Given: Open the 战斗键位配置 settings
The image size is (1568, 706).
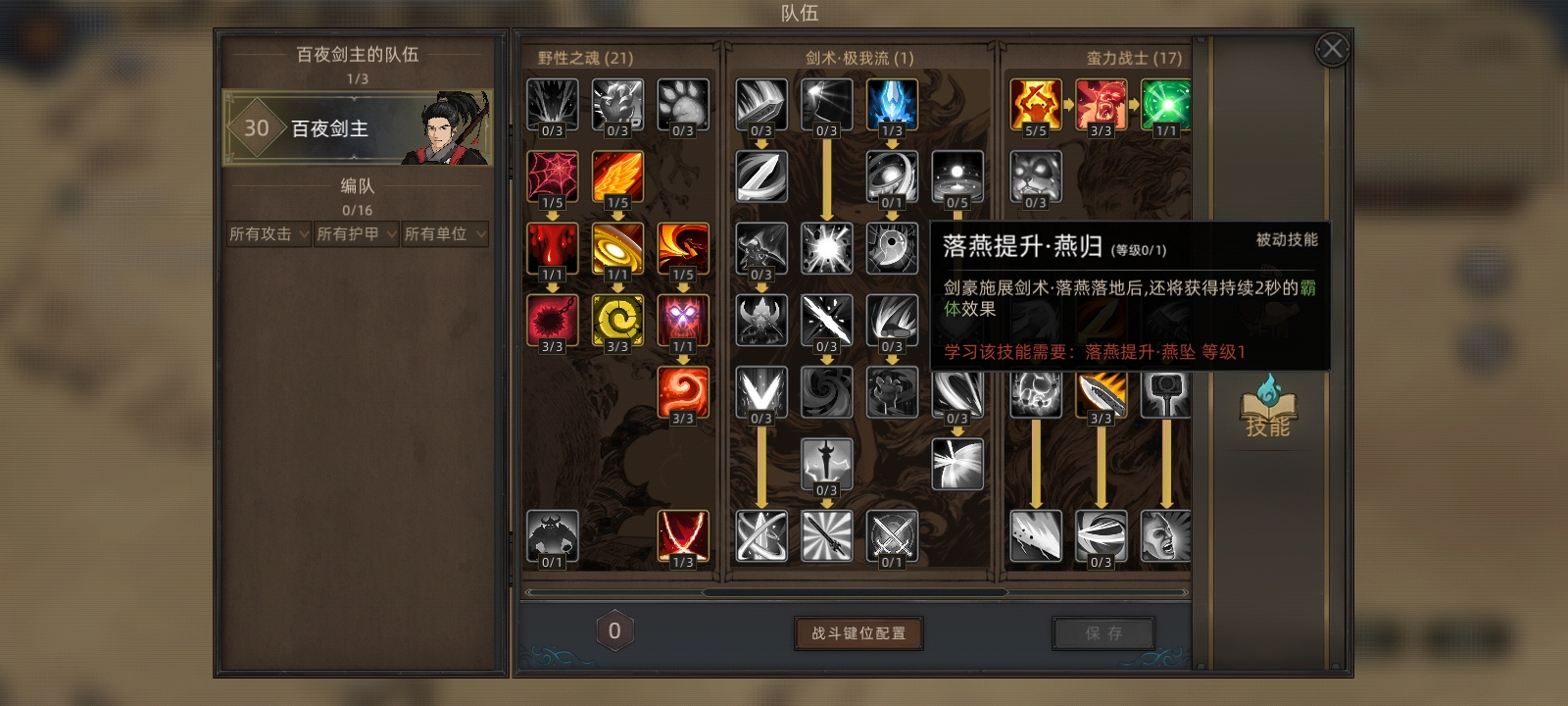Looking at the screenshot, I should [x=857, y=634].
